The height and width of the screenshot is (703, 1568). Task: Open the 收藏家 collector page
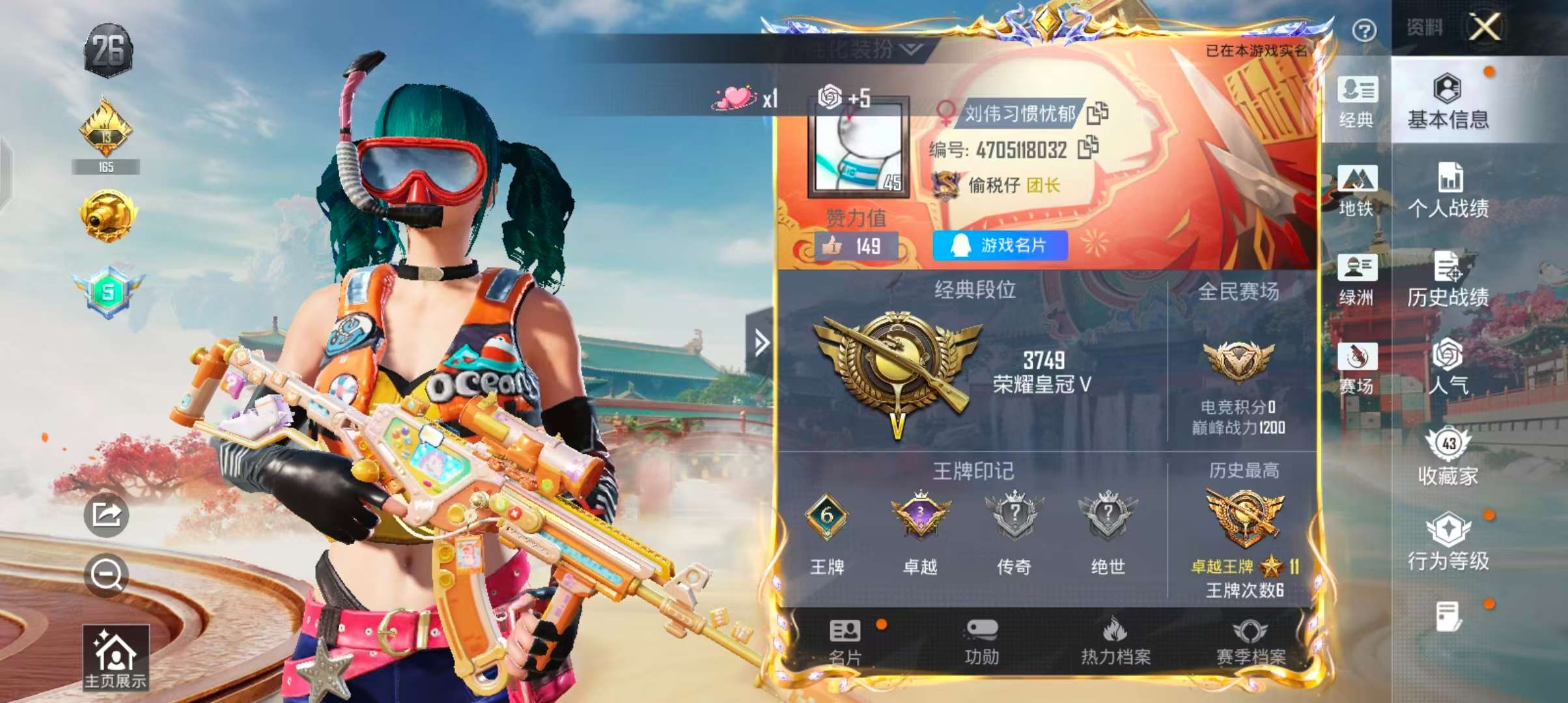click(1448, 457)
